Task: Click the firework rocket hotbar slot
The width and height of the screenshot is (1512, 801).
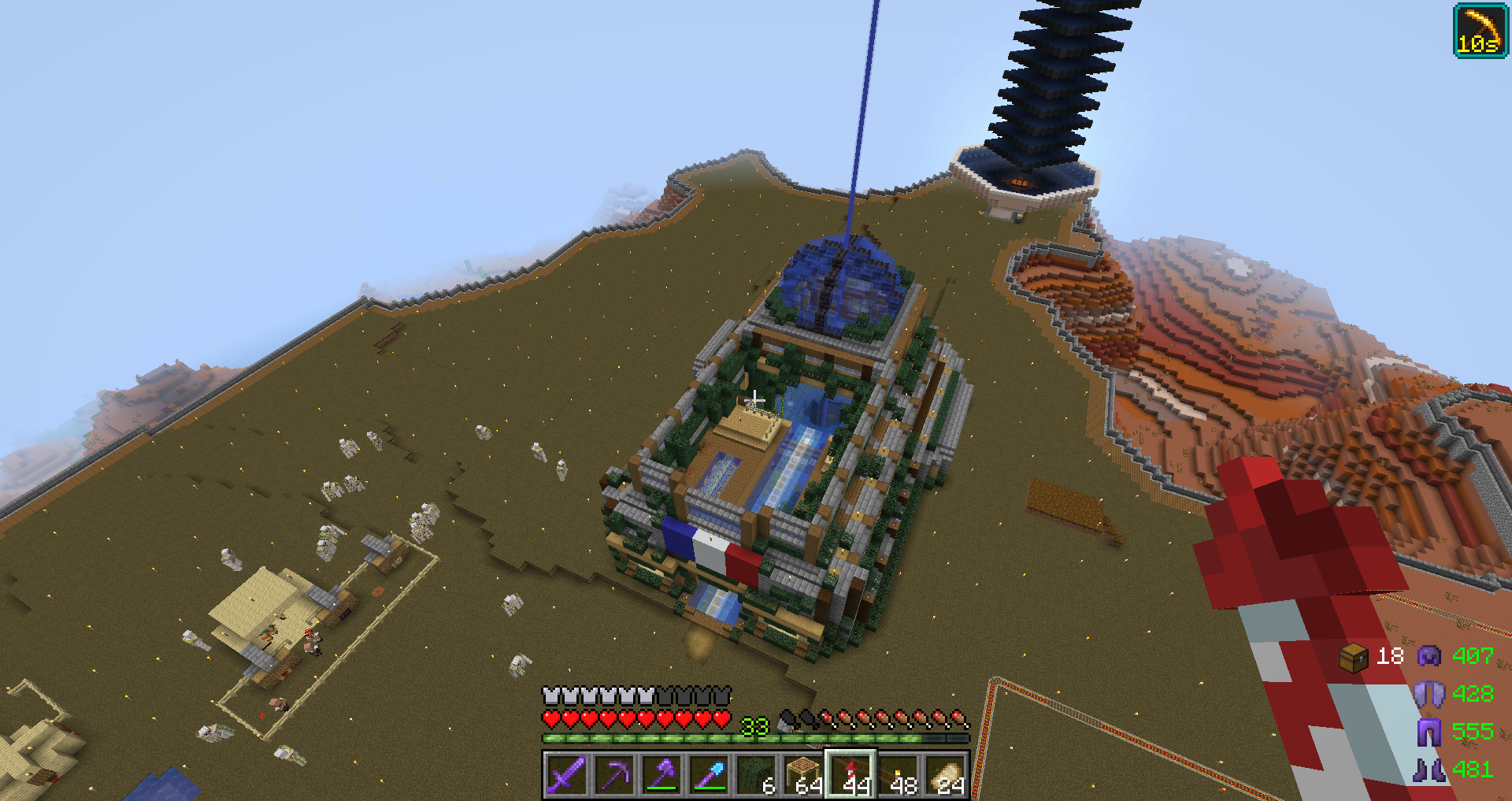Action: tap(851, 775)
